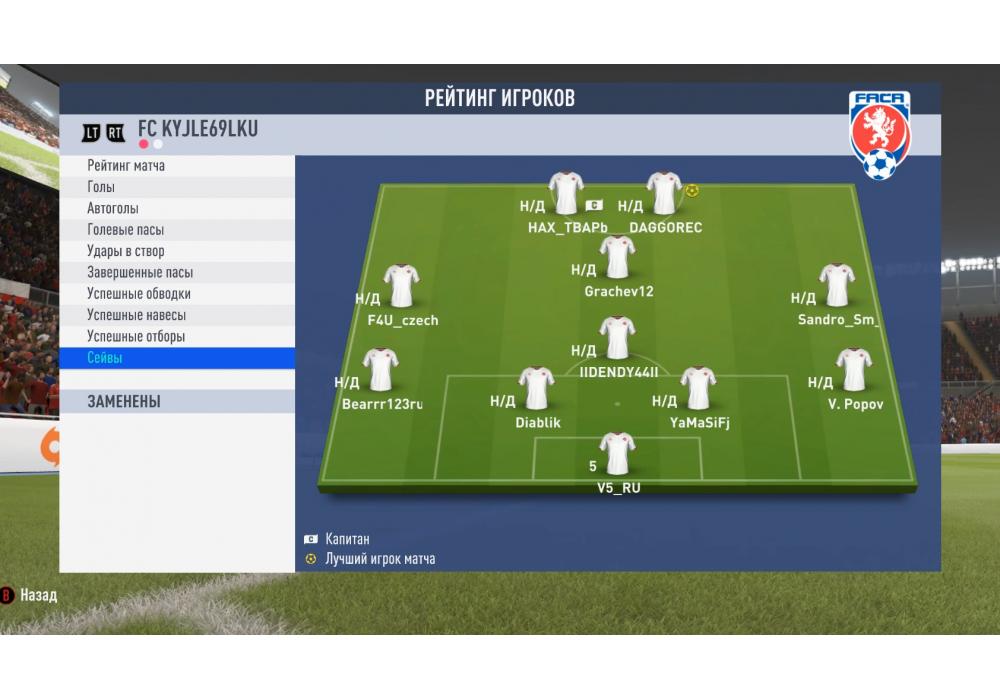
Task: Show Успешные навесы statistic
Action: (176, 315)
